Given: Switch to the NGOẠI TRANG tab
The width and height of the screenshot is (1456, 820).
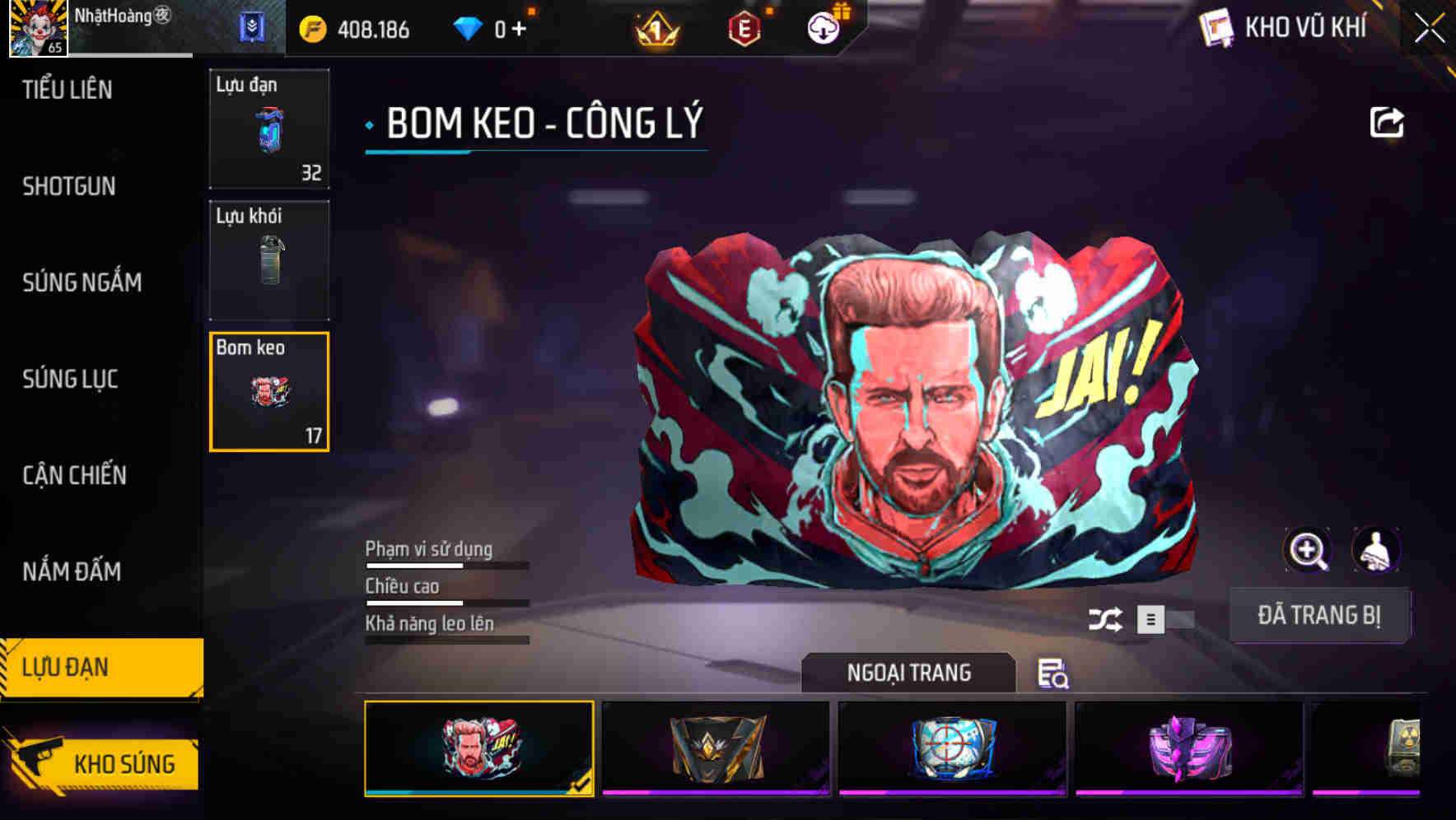Looking at the screenshot, I should [908, 673].
